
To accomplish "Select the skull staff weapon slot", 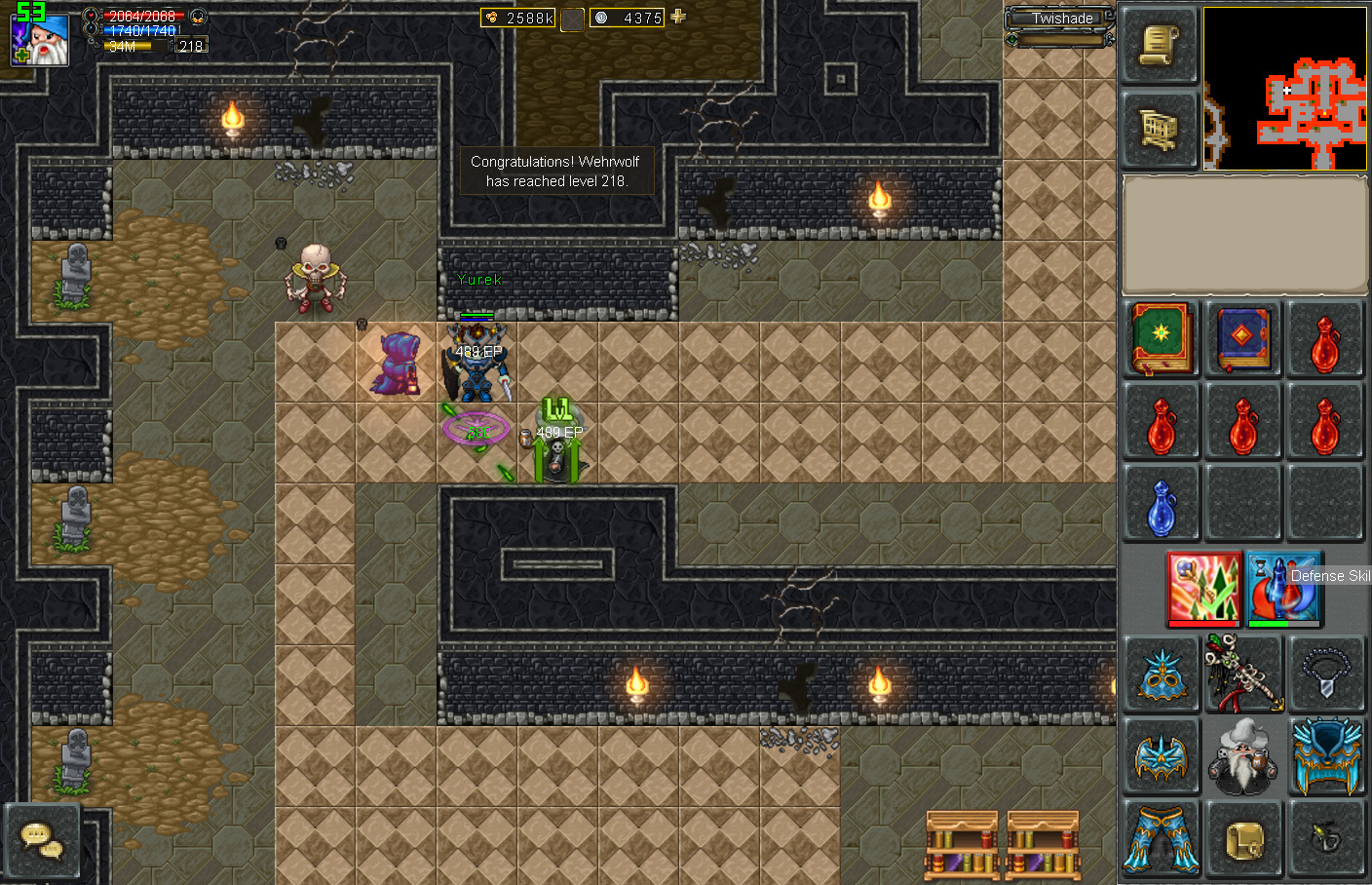I will [1243, 673].
